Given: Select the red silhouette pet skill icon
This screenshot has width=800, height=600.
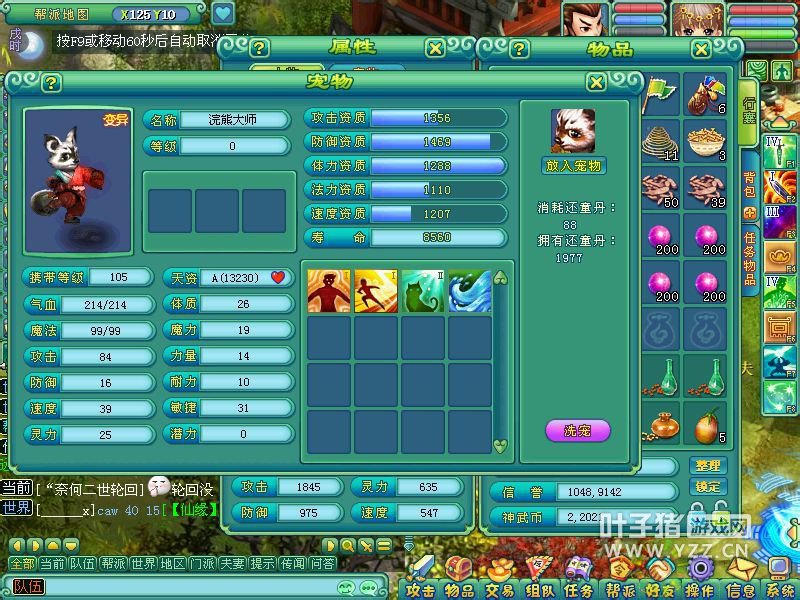Looking at the screenshot, I should coord(329,291).
